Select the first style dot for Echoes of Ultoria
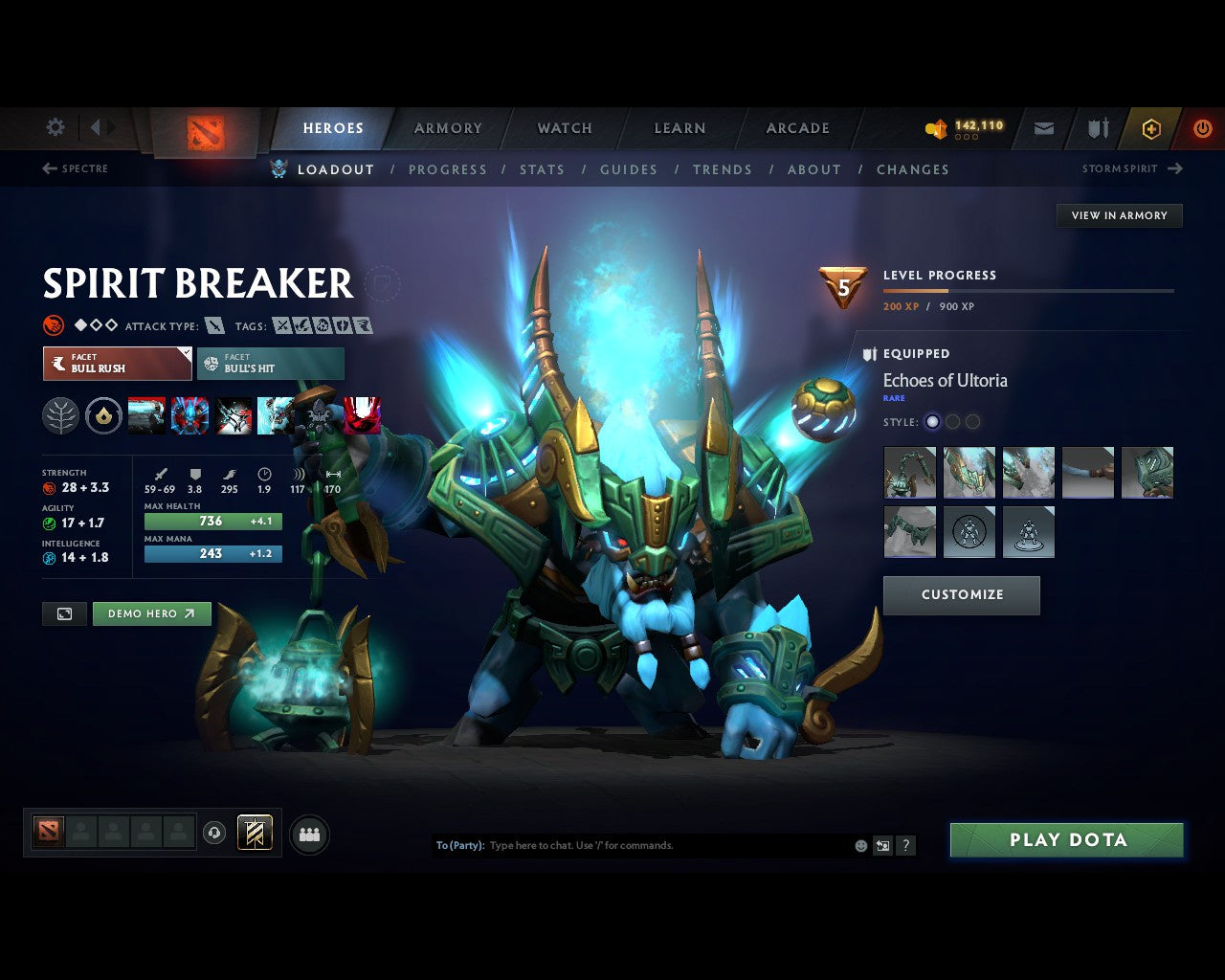This screenshot has width=1225, height=980. (932, 421)
